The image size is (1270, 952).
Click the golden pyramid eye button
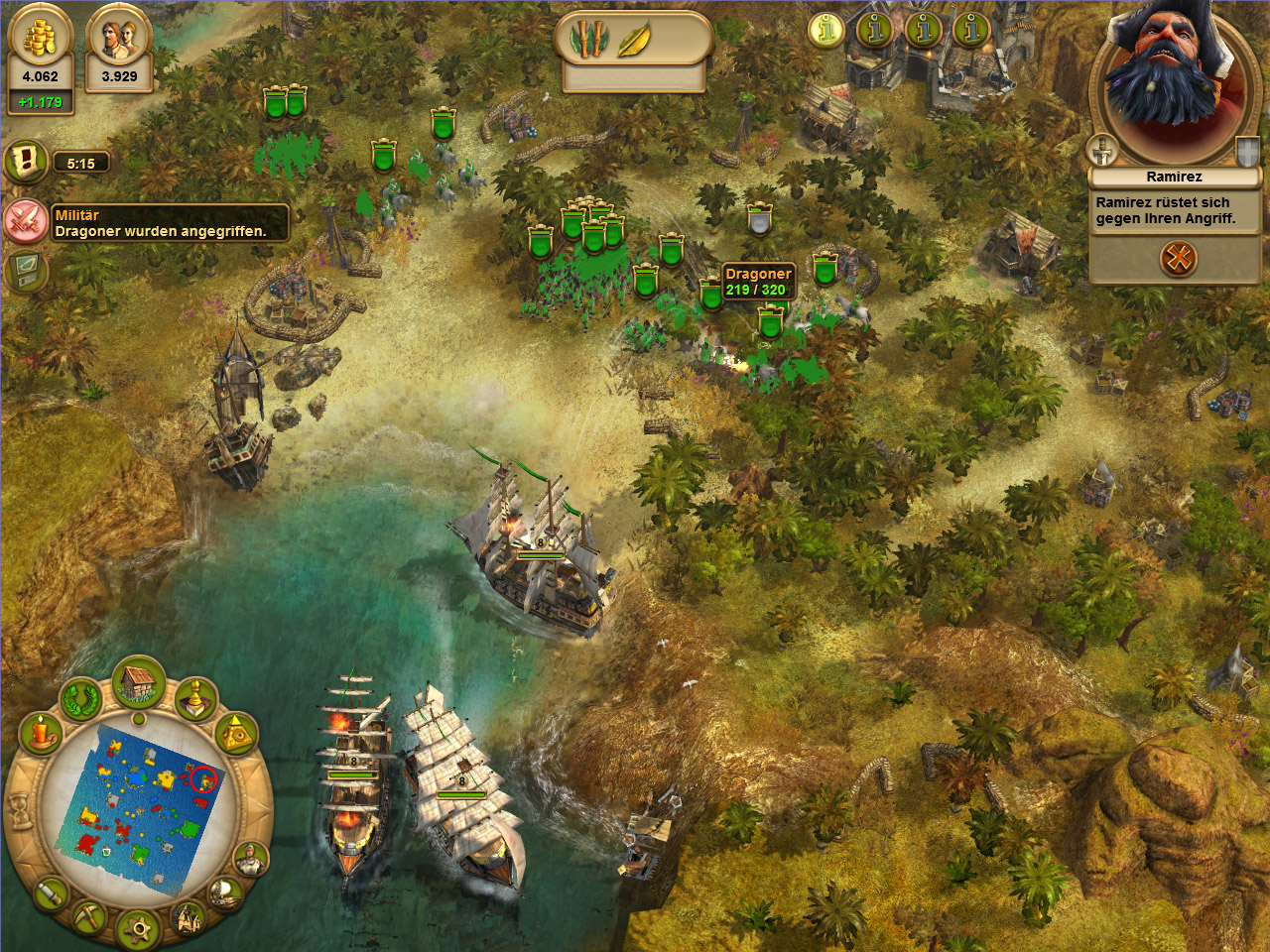click(x=236, y=734)
